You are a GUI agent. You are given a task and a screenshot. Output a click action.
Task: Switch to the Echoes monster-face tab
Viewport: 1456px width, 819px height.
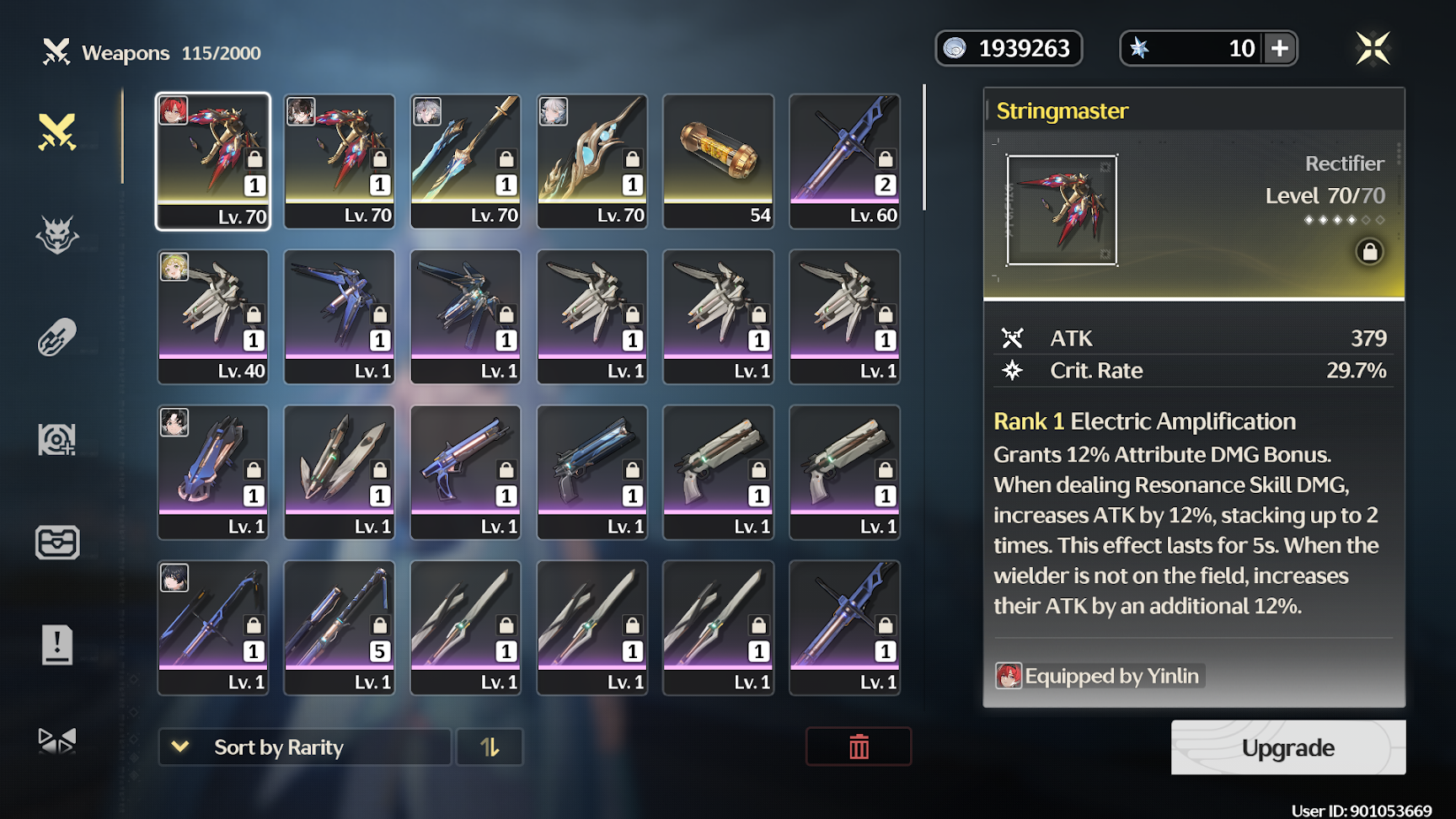click(x=57, y=235)
